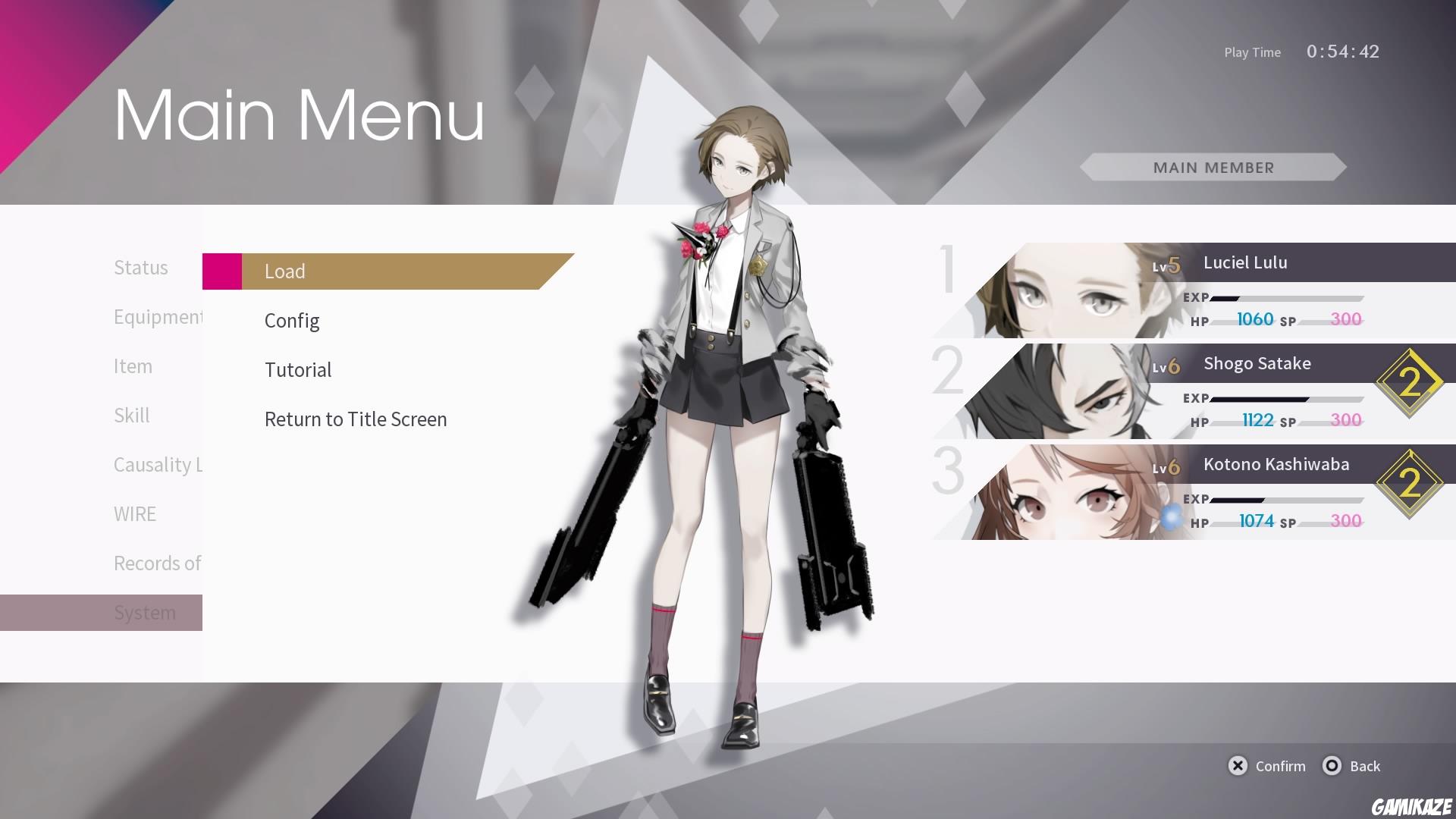The image size is (1456, 819).
Task: Click the pink marker beside the Load option
Action: 221,271
